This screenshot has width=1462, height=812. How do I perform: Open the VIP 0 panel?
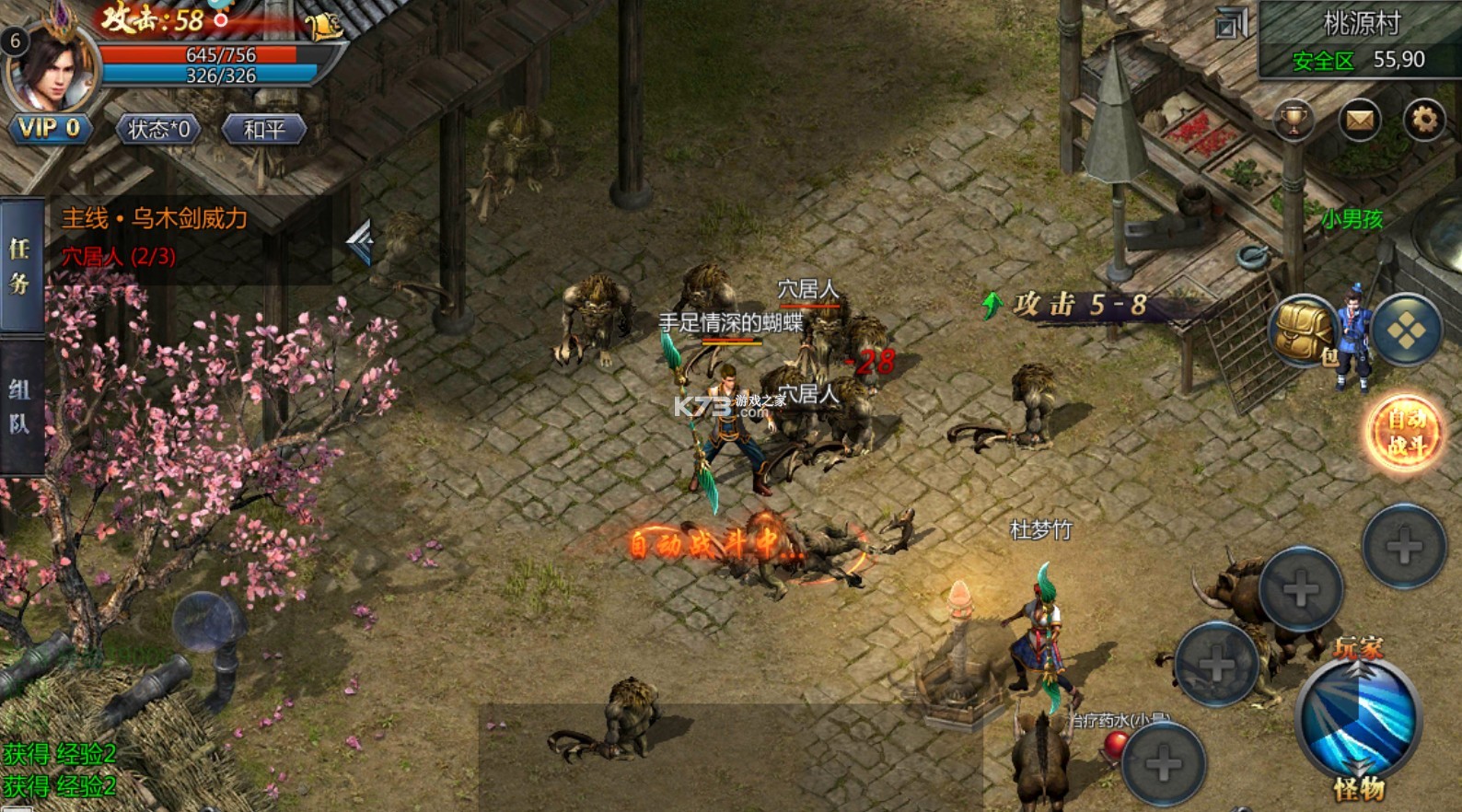[50, 129]
